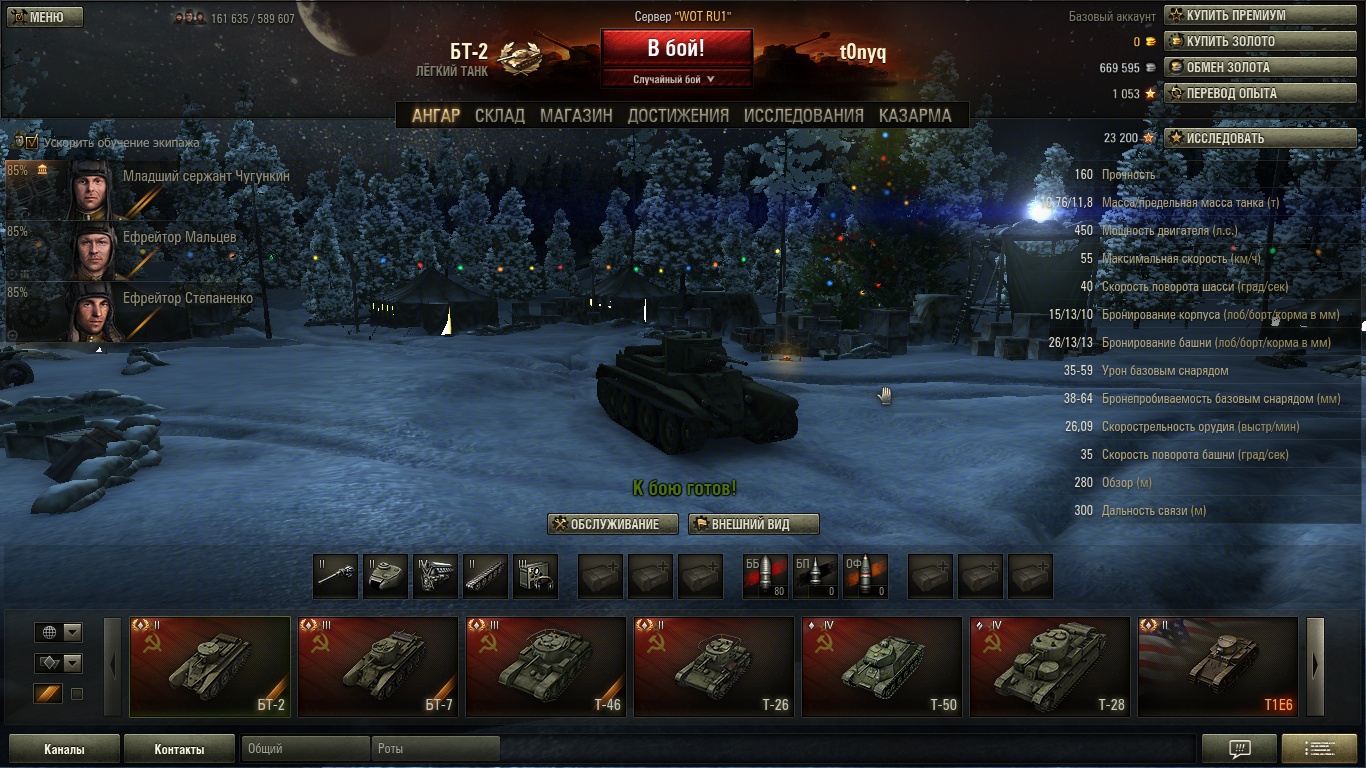Viewport: 1366px width, 768px height.
Task: Open the Каналы chat channels
Action: (64, 749)
